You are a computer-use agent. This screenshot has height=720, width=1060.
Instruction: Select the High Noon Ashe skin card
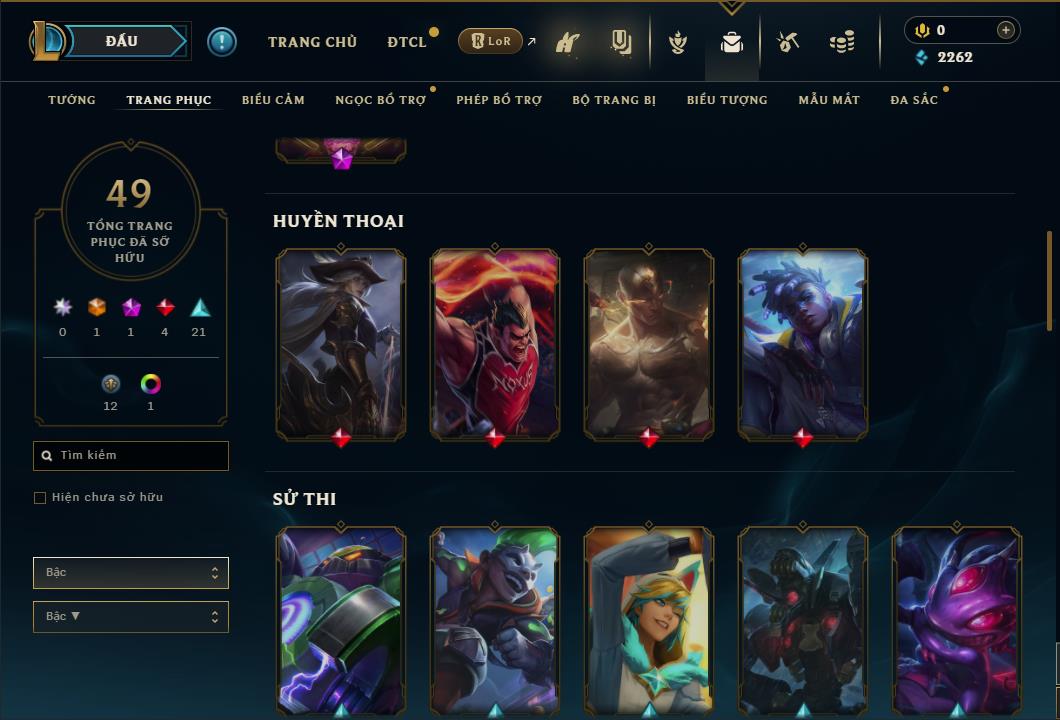341,343
